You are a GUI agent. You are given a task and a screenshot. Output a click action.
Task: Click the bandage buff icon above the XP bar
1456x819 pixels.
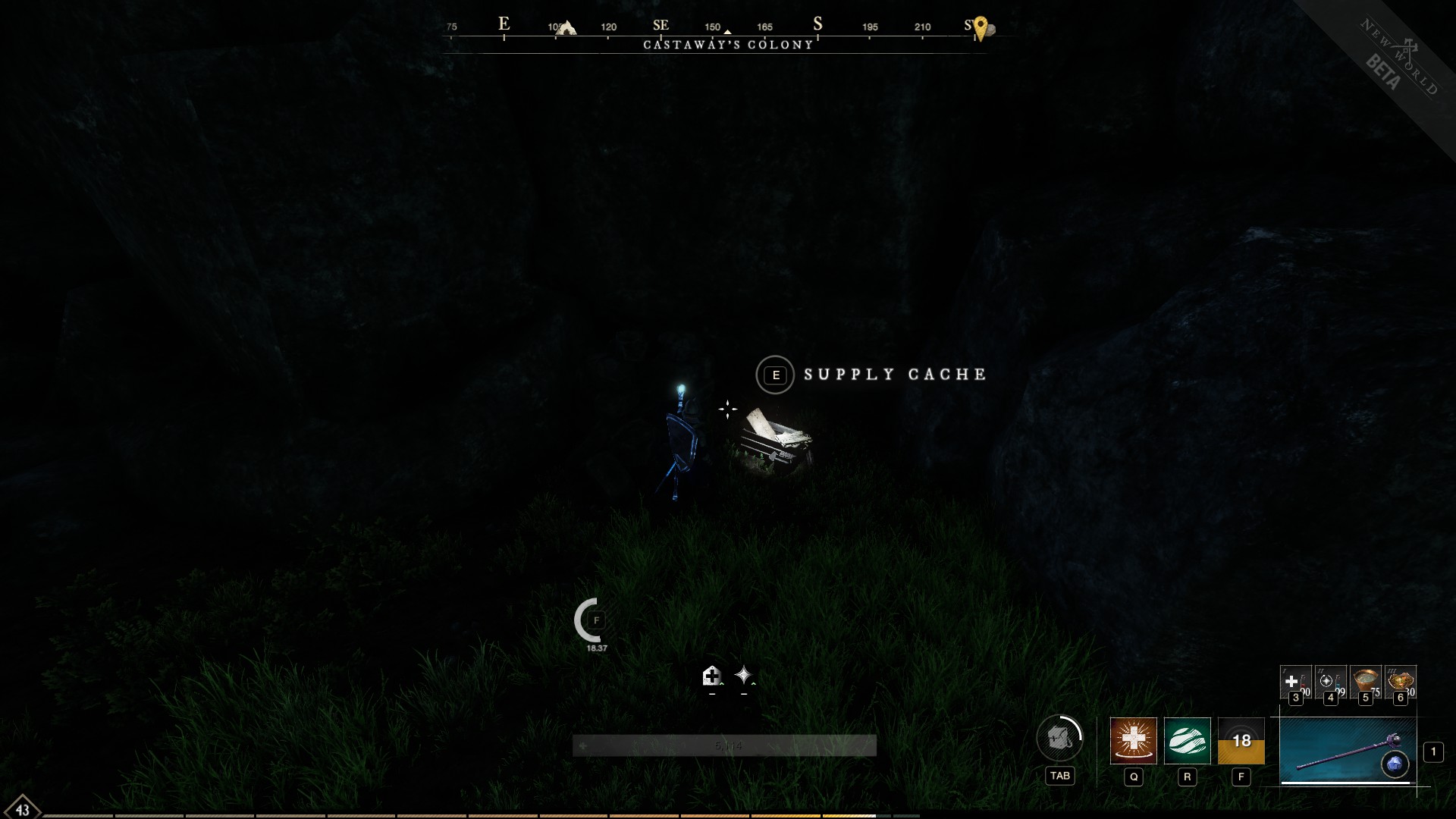[712, 675]
